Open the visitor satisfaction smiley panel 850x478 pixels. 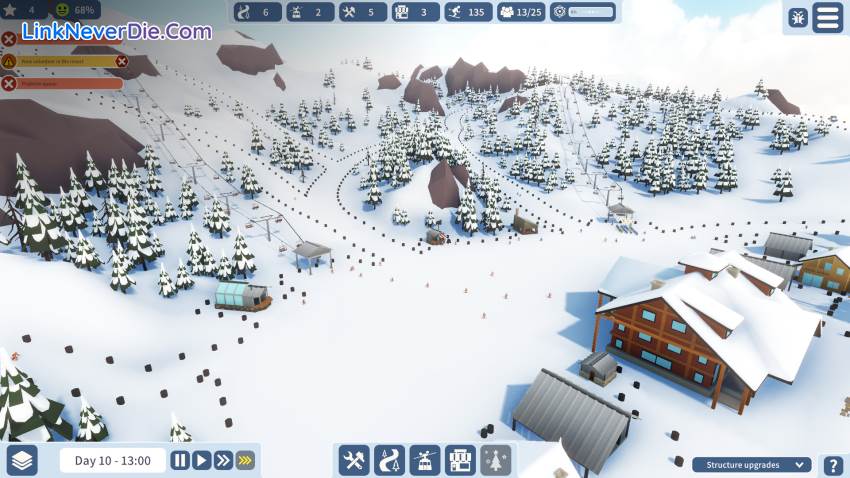click(72, 11)
